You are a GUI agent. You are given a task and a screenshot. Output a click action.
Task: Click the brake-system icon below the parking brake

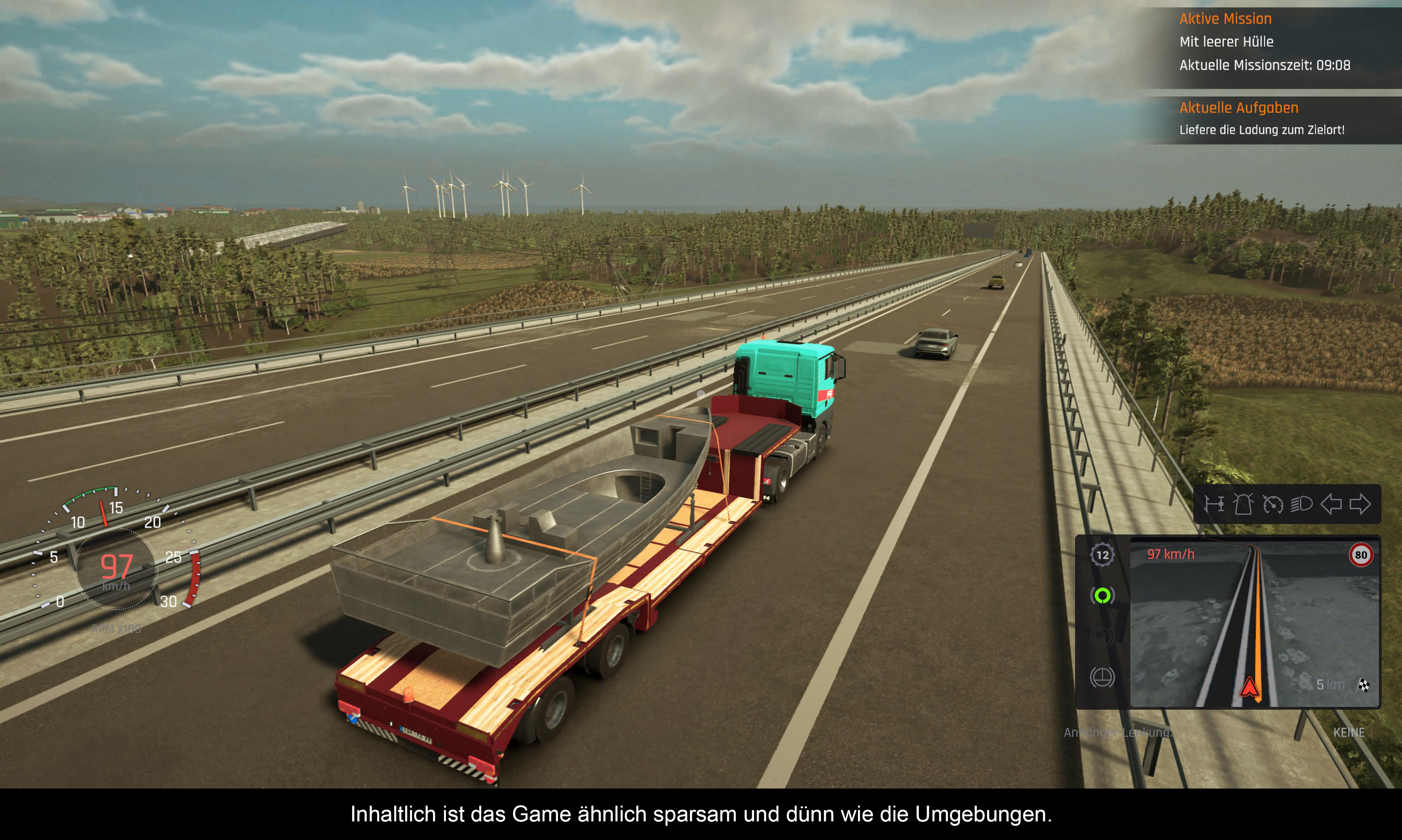point(1102,677)
